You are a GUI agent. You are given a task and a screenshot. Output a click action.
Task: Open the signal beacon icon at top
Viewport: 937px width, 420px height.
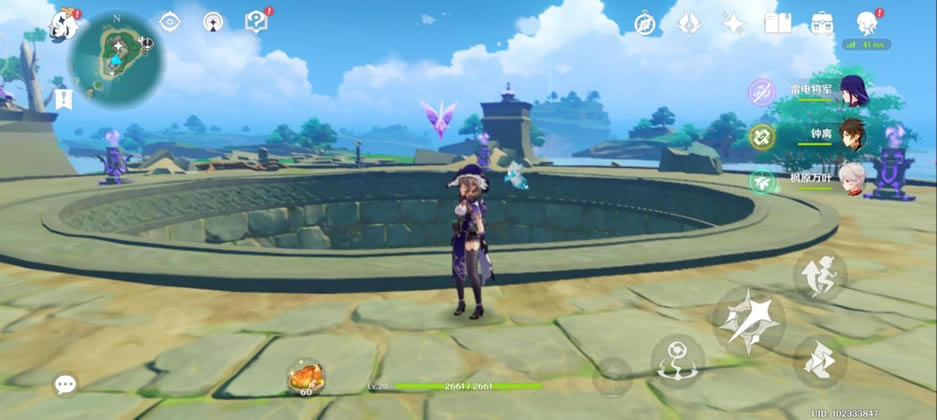click(213, 22)
